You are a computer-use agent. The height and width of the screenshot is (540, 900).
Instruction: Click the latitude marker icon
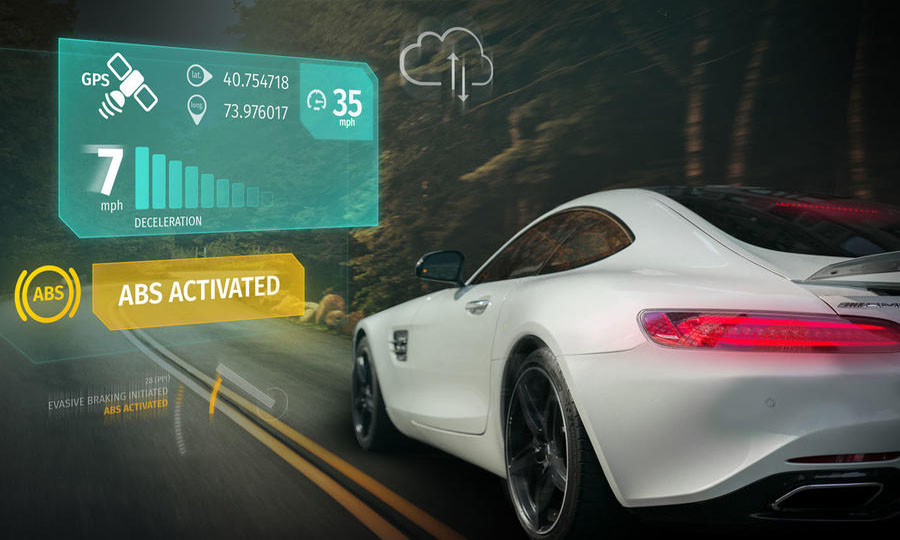click(x=197, y=76)
